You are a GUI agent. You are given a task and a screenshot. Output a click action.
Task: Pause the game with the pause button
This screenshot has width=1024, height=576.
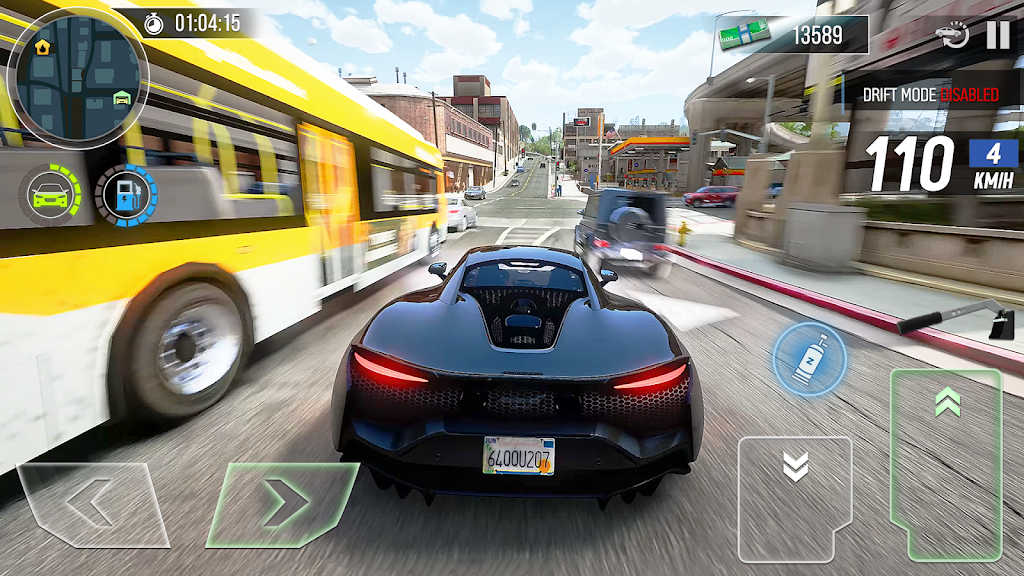point(998,35)
